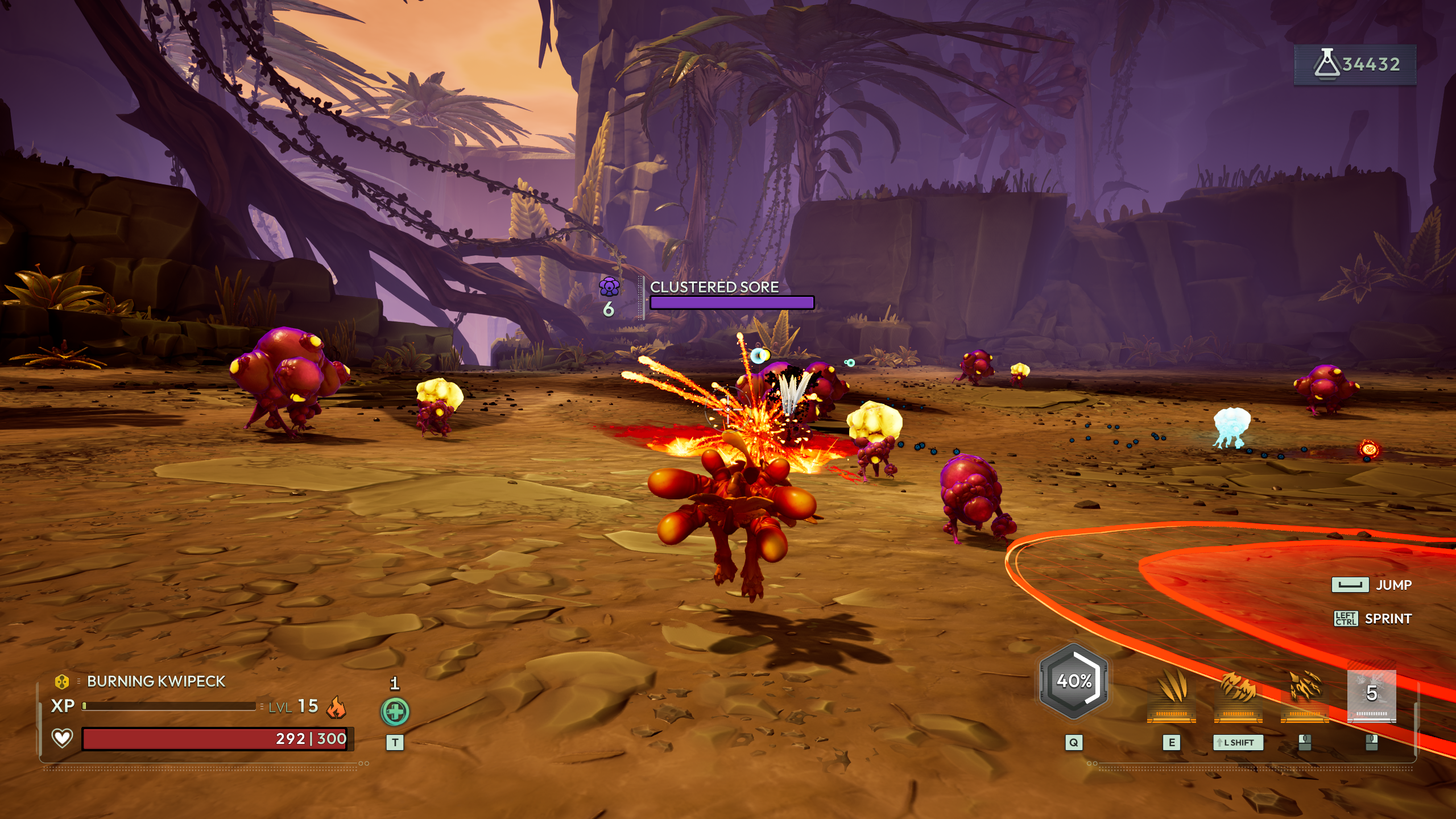This screenshot has height=819, width=1456.
Task: Click the fire element icon beside level
Action: coord(336,707)
